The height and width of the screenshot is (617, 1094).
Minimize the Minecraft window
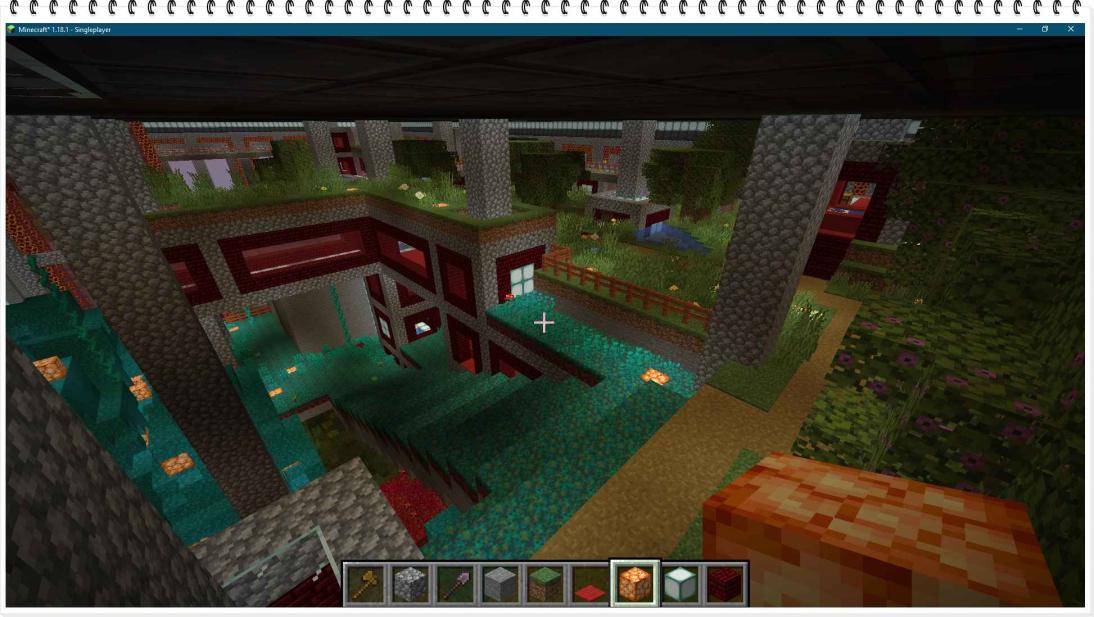click(1019, 29)
